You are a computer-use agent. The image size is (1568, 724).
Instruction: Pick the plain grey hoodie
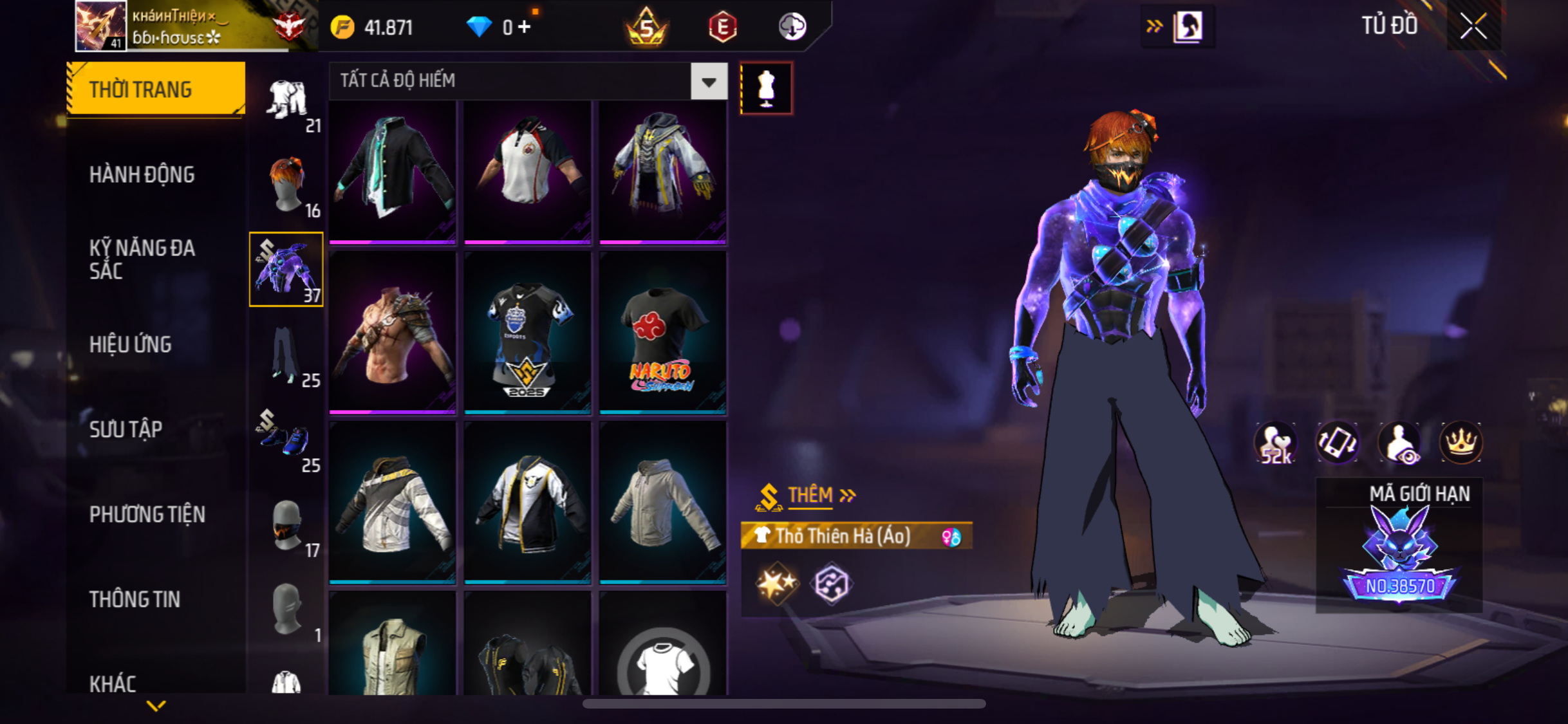(x=662, y=503)
